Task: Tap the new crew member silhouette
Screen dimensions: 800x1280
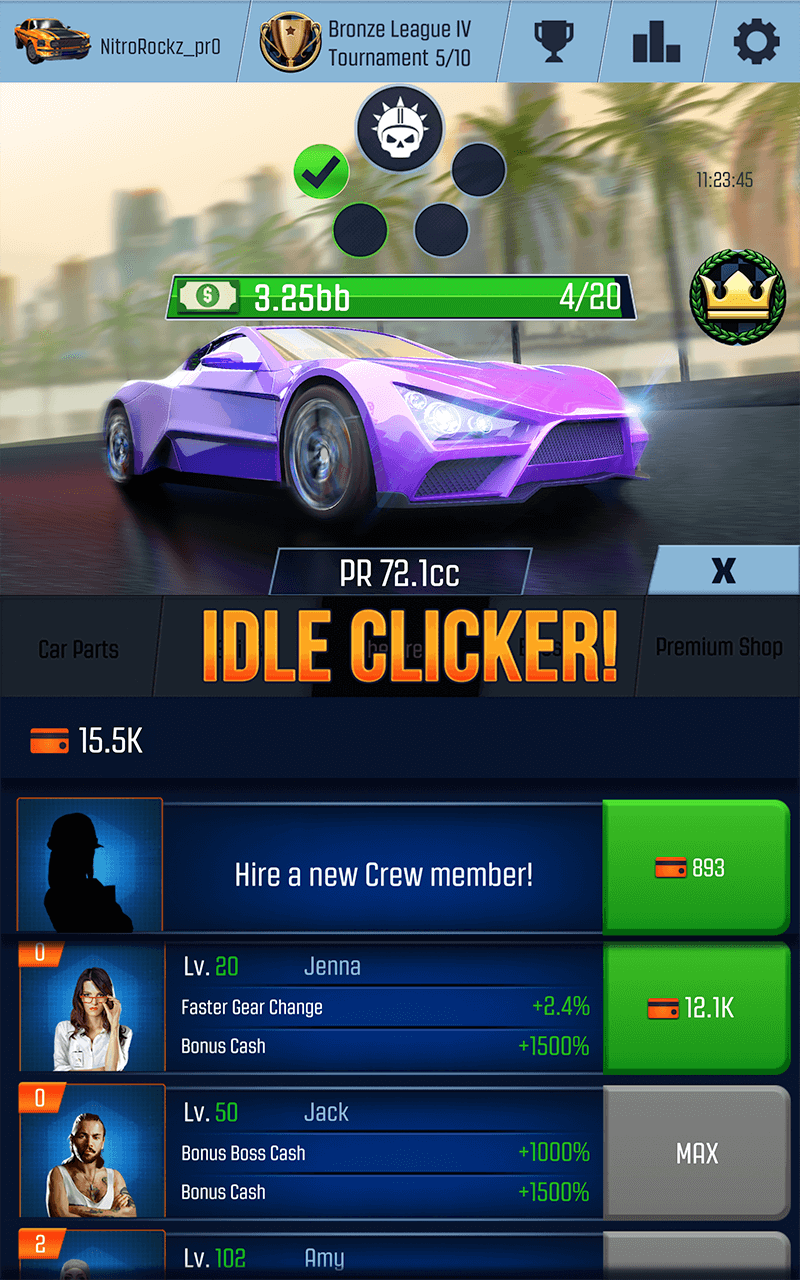Action: pos(91,866)
